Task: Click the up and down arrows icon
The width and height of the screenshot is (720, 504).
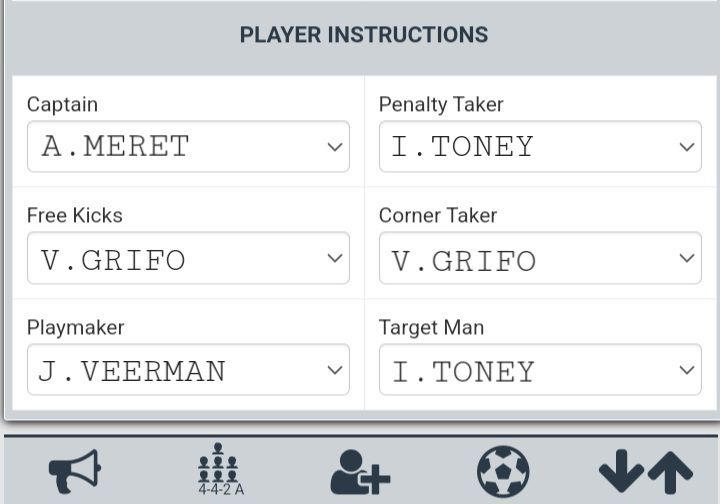Action: pos(645,471)
